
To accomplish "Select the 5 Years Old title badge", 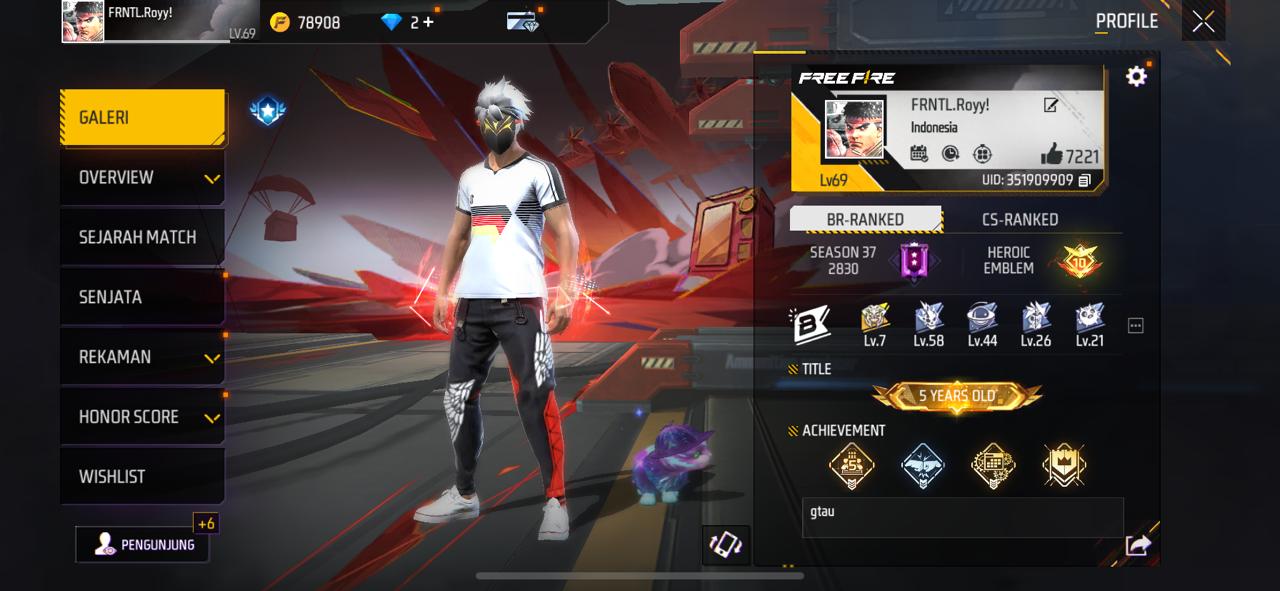I will (957, 396).
